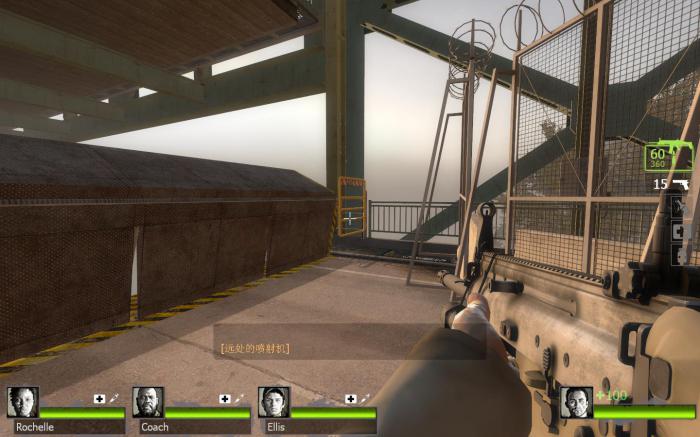
Task: Click Ellis's first aid kit icon
Action: 350,398
